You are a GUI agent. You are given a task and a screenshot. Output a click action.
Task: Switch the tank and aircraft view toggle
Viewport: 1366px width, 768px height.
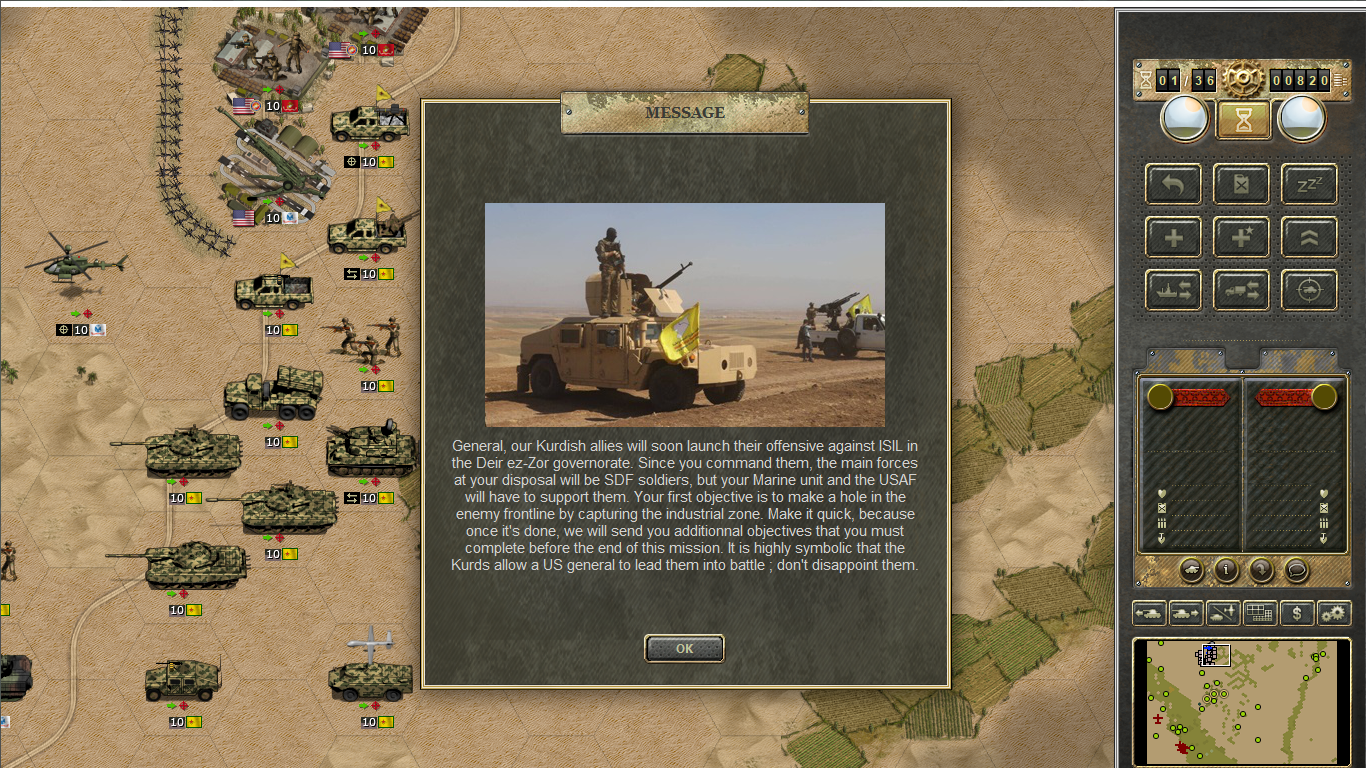pos(1223,613)
